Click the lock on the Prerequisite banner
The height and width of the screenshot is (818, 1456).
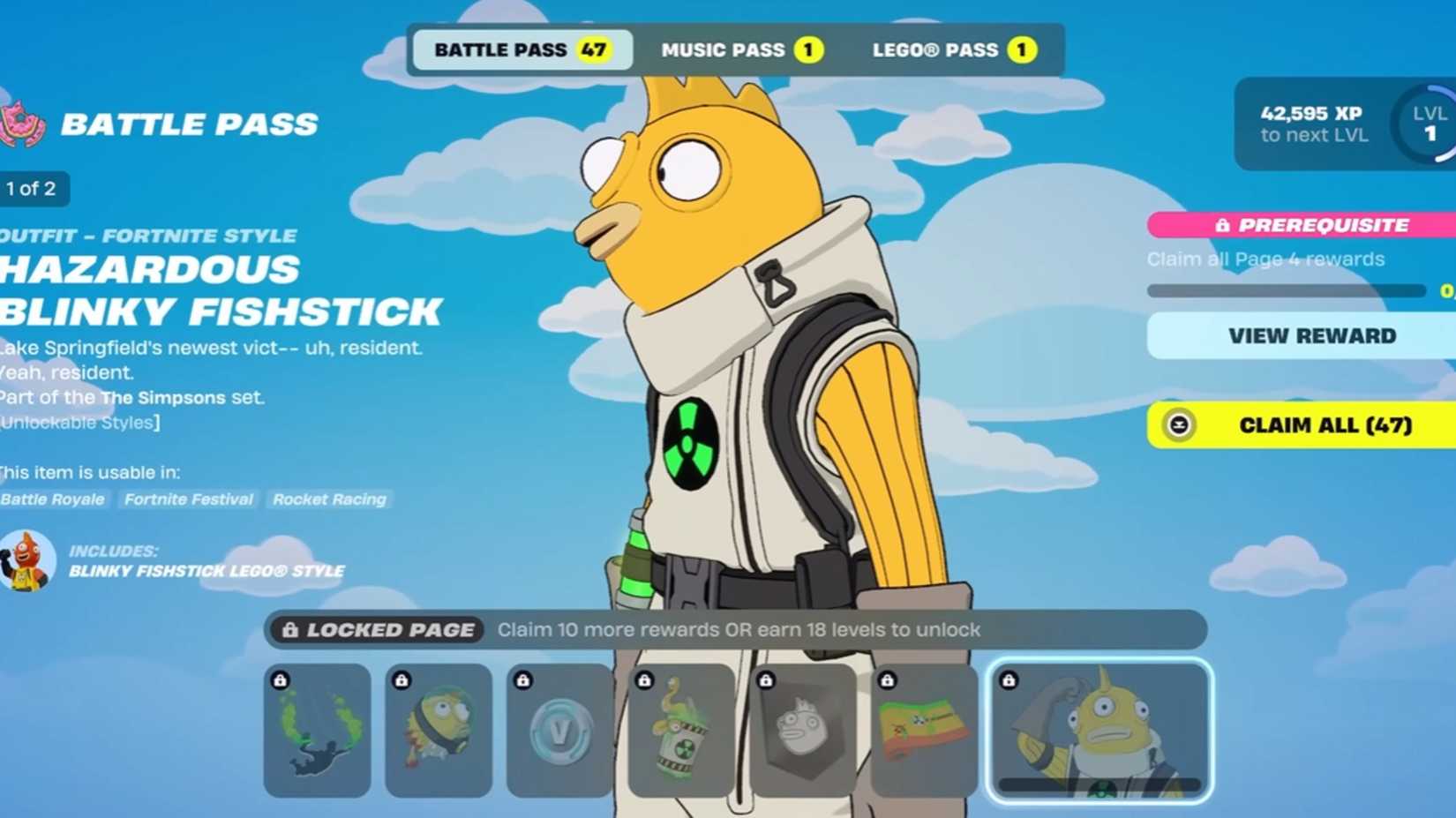(1225, 225)
